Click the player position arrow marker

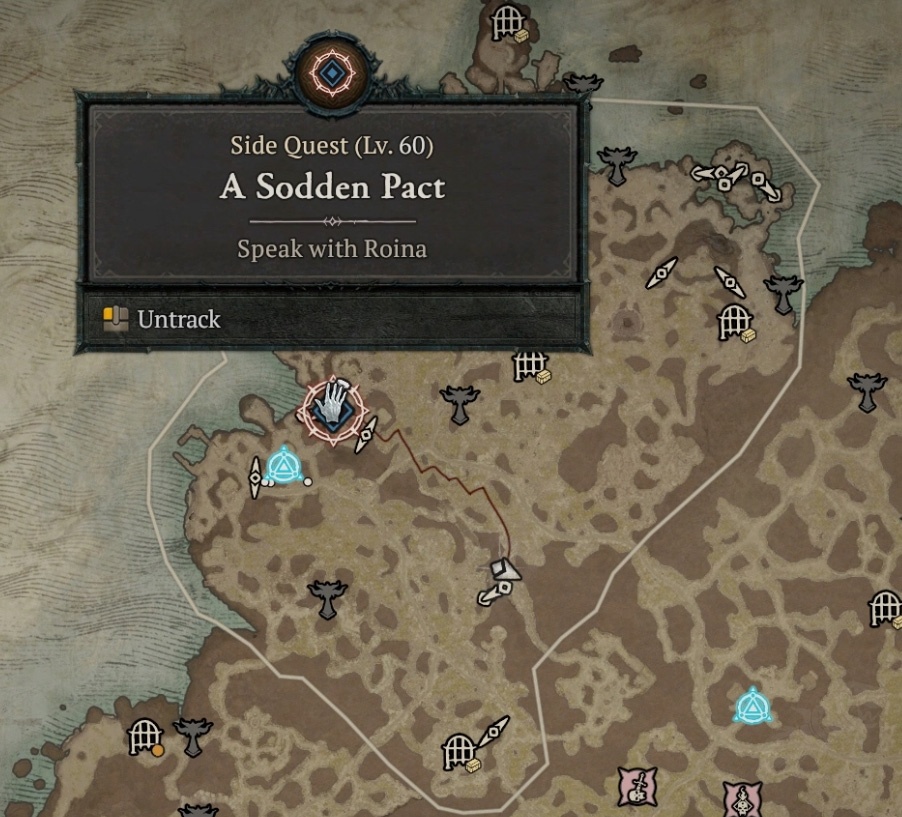pos(507,570)
